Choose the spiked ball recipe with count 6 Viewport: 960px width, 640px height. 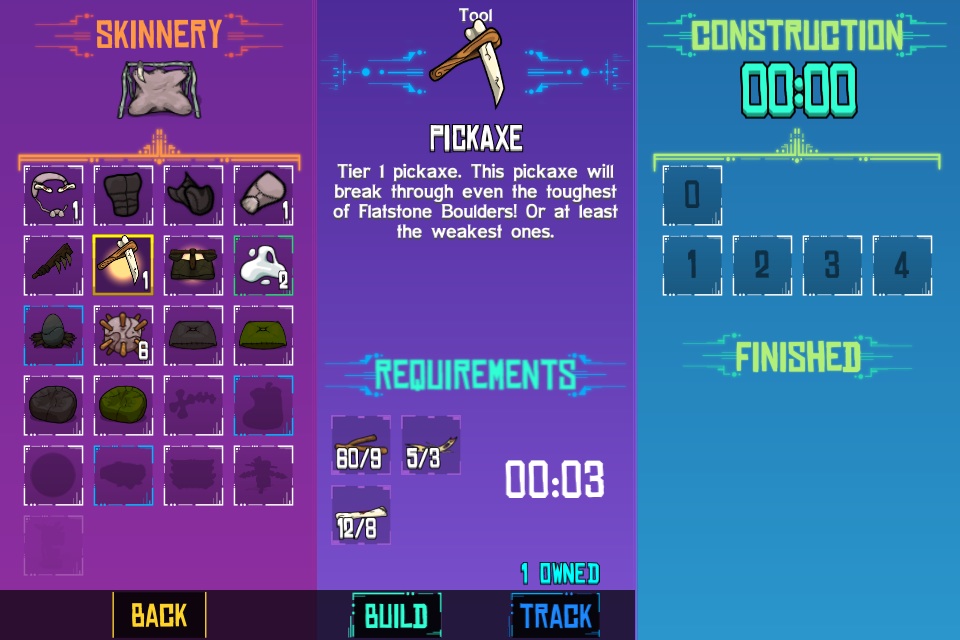tap(123, 335)
